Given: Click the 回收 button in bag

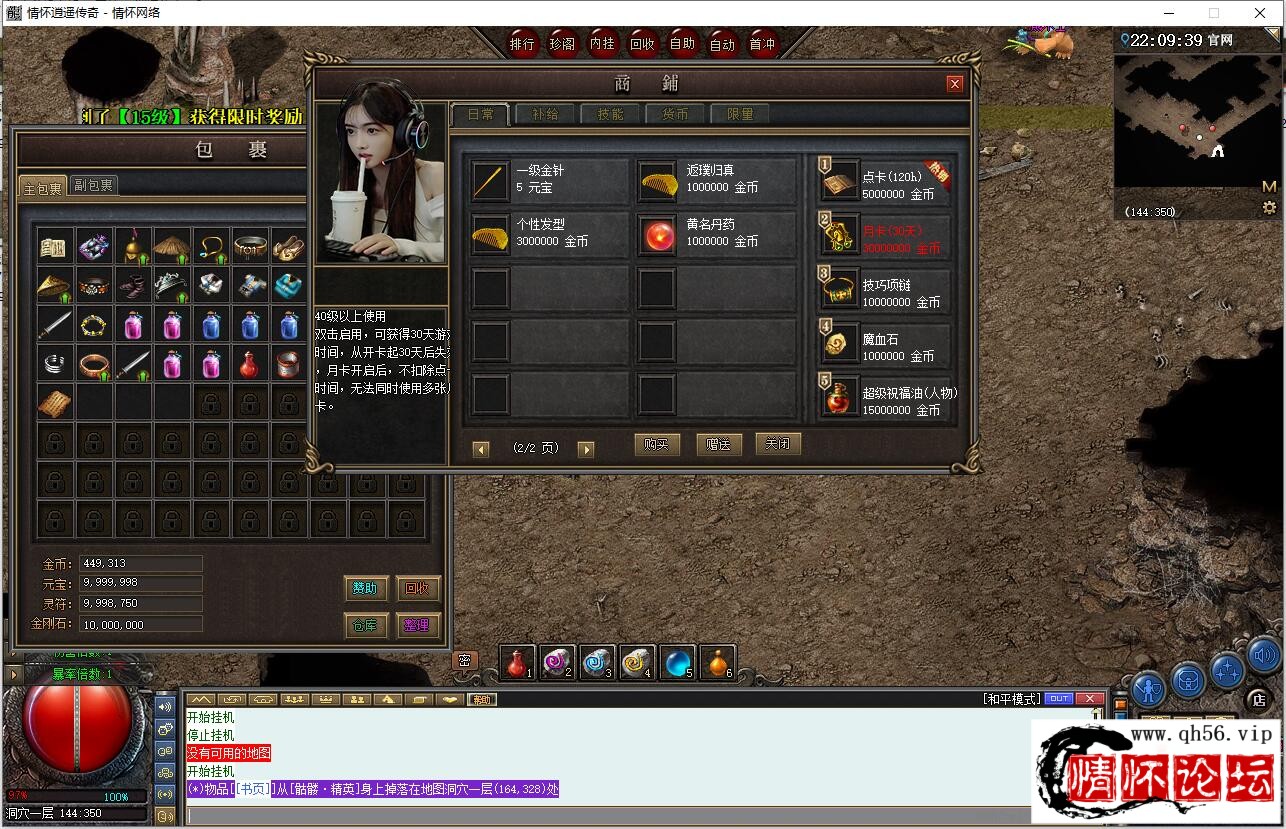Looking at the screenshot, I should pos(417,589).
